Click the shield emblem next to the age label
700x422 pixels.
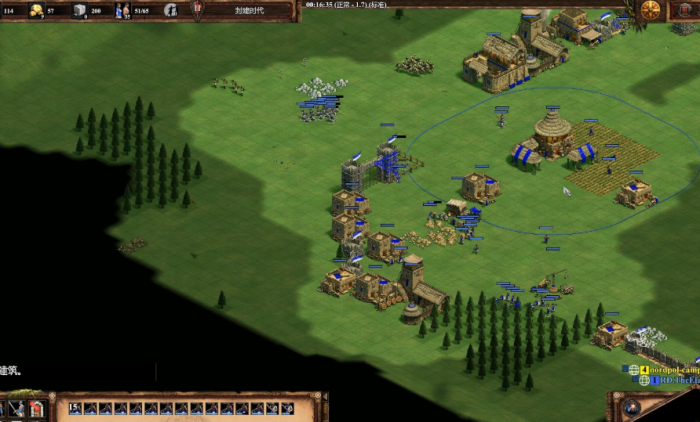click(x=196, y=10)
